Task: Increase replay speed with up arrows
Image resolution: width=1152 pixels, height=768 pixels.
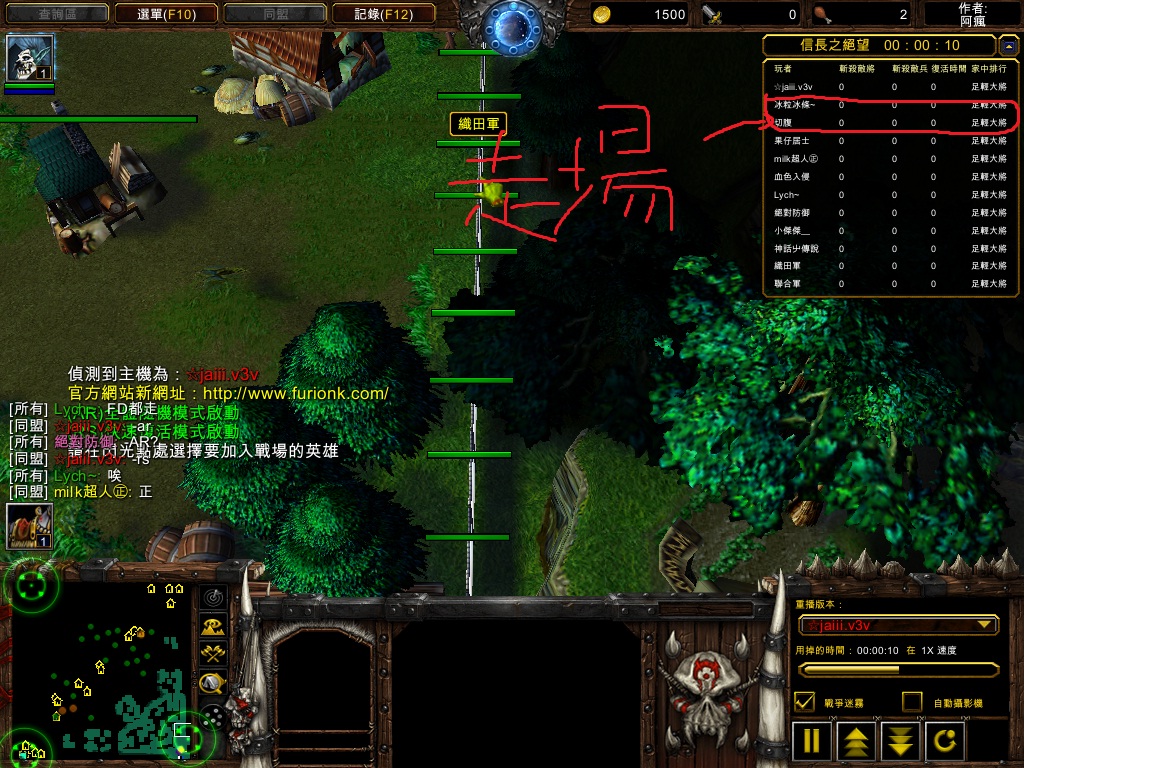Action: pyautogui.click(x=856, y=741)
